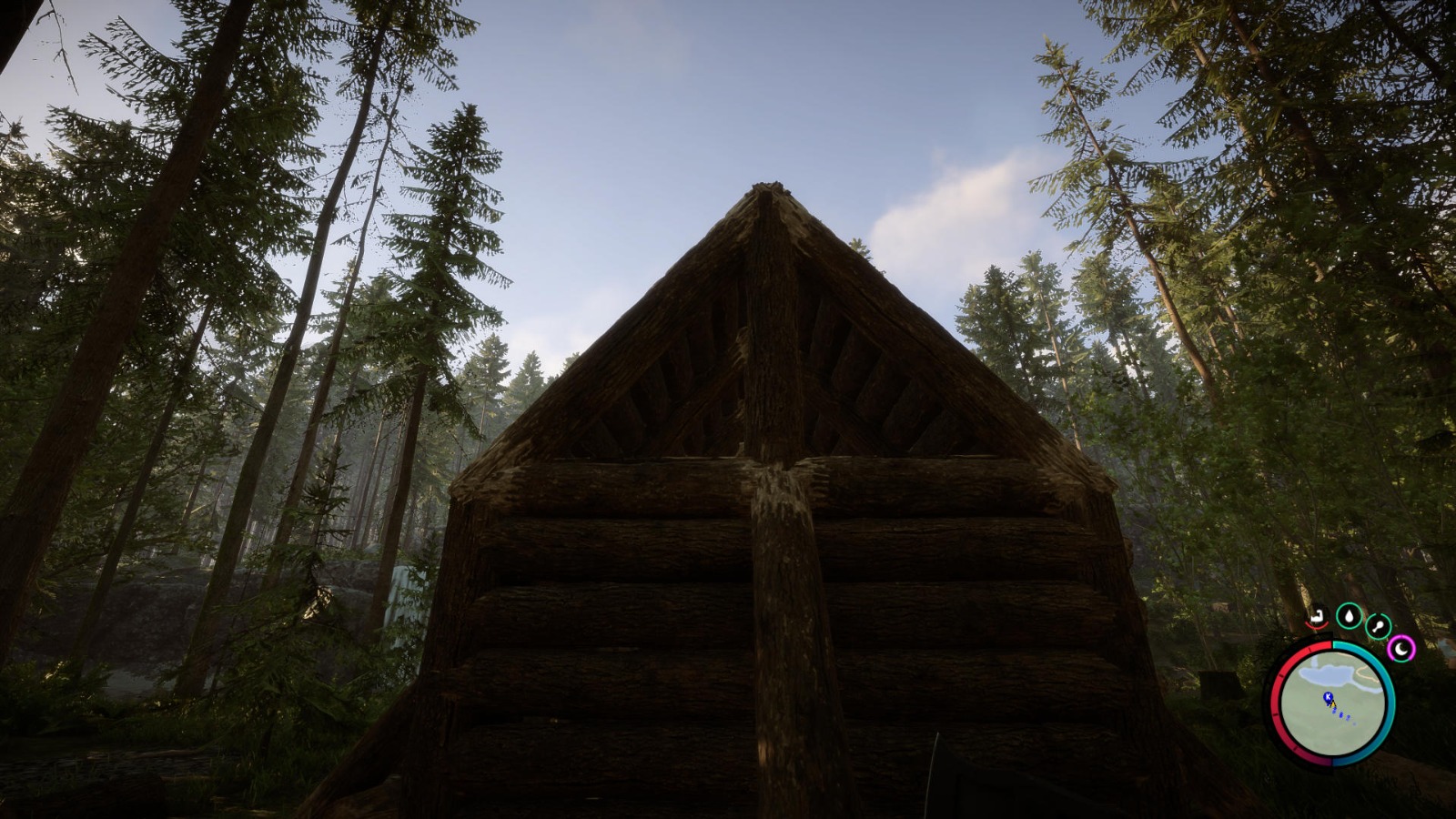Image resolution: width=1456 pixels, height=819 pixels.
Task: Select the hydration droplet icon
Action: (1350, 615)
